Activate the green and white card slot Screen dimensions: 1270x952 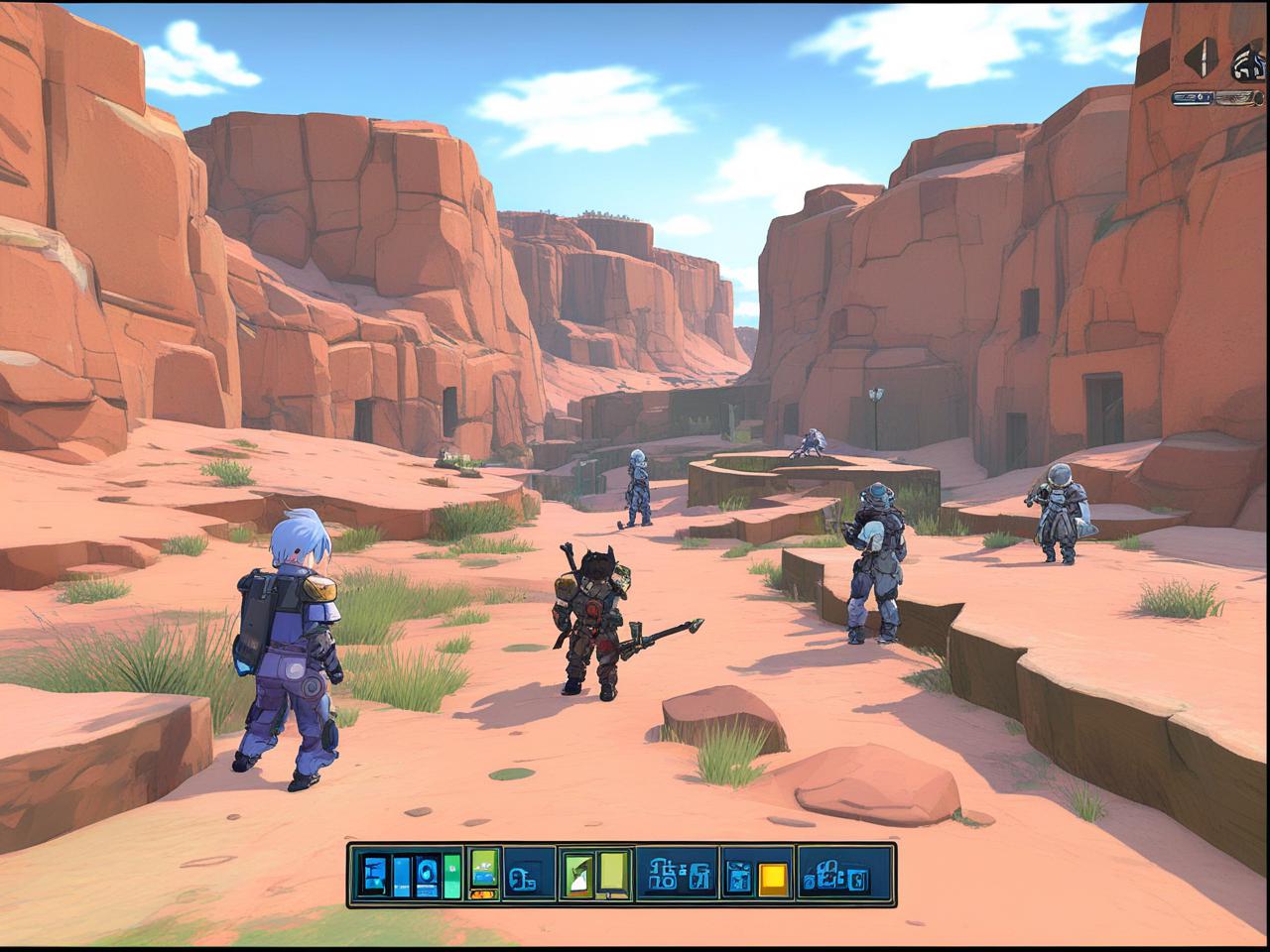pos(577,875)
